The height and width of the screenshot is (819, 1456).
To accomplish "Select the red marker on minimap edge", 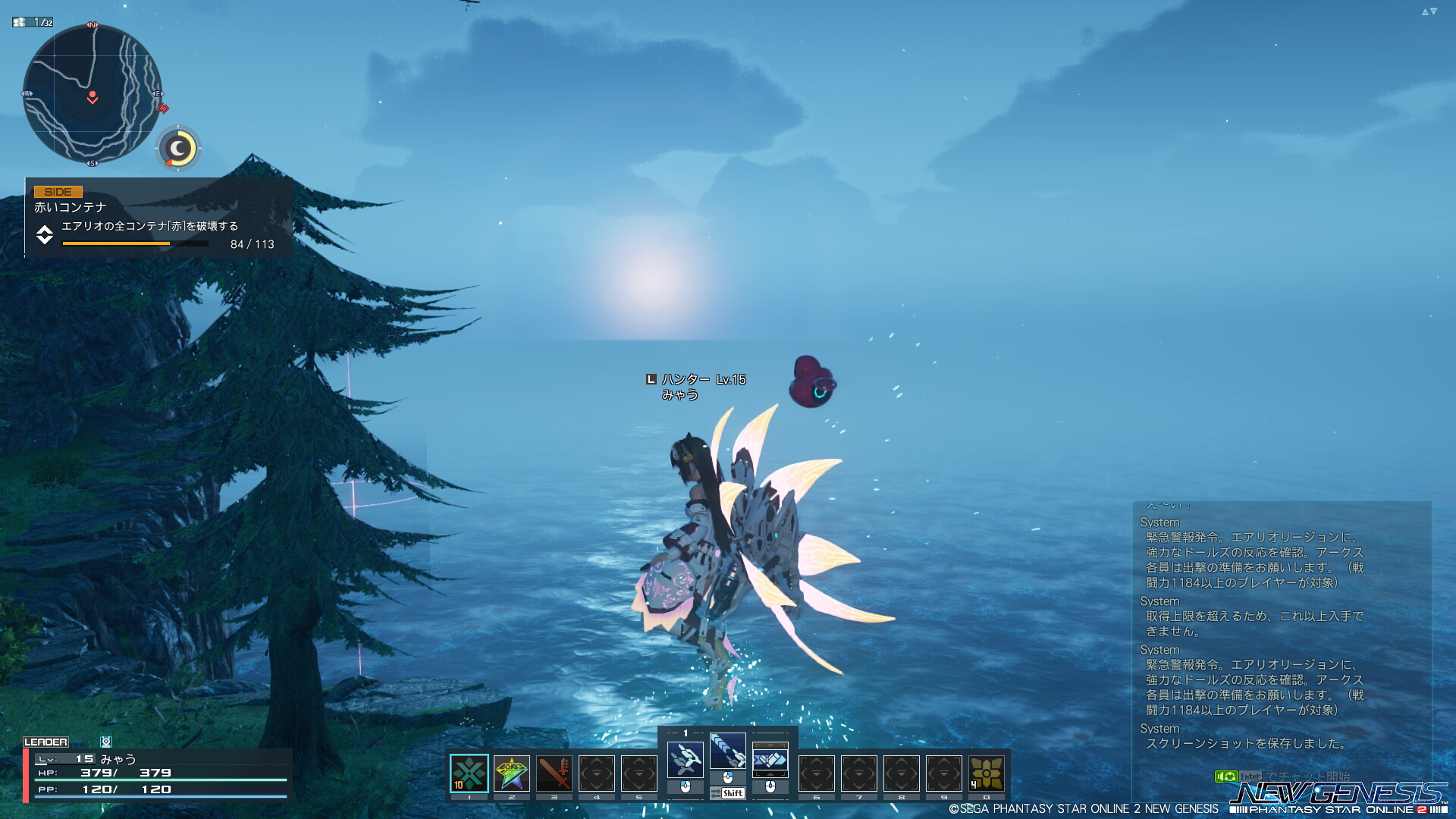I will [x=162, y=108].
